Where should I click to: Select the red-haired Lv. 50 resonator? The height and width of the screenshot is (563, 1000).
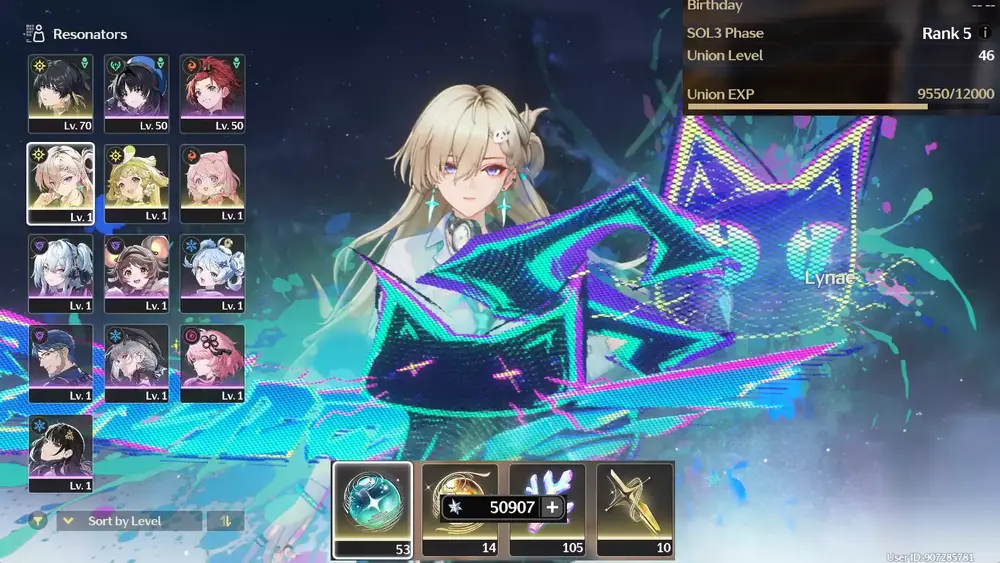[x=213, y=92]
